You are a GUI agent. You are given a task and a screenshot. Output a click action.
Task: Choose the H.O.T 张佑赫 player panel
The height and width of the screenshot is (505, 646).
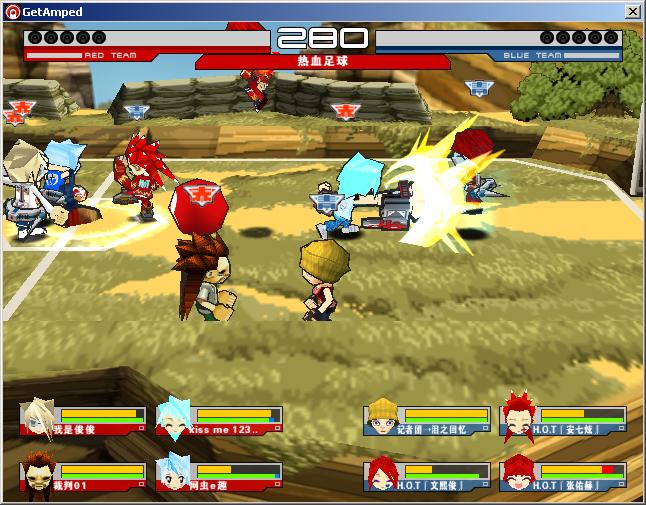point(564,473)
